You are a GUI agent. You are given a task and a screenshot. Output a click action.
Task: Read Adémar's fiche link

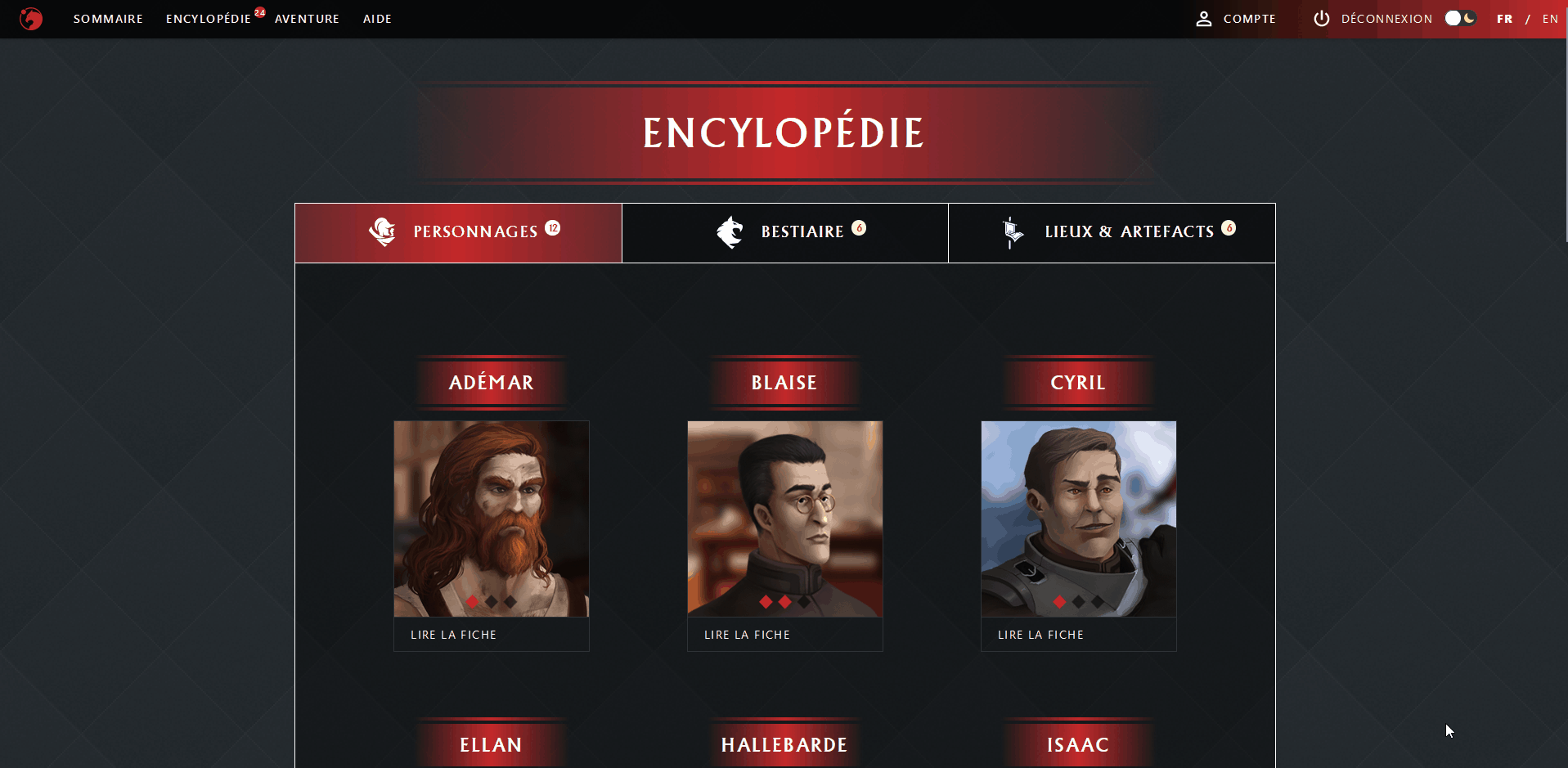[x=453, y=635]
